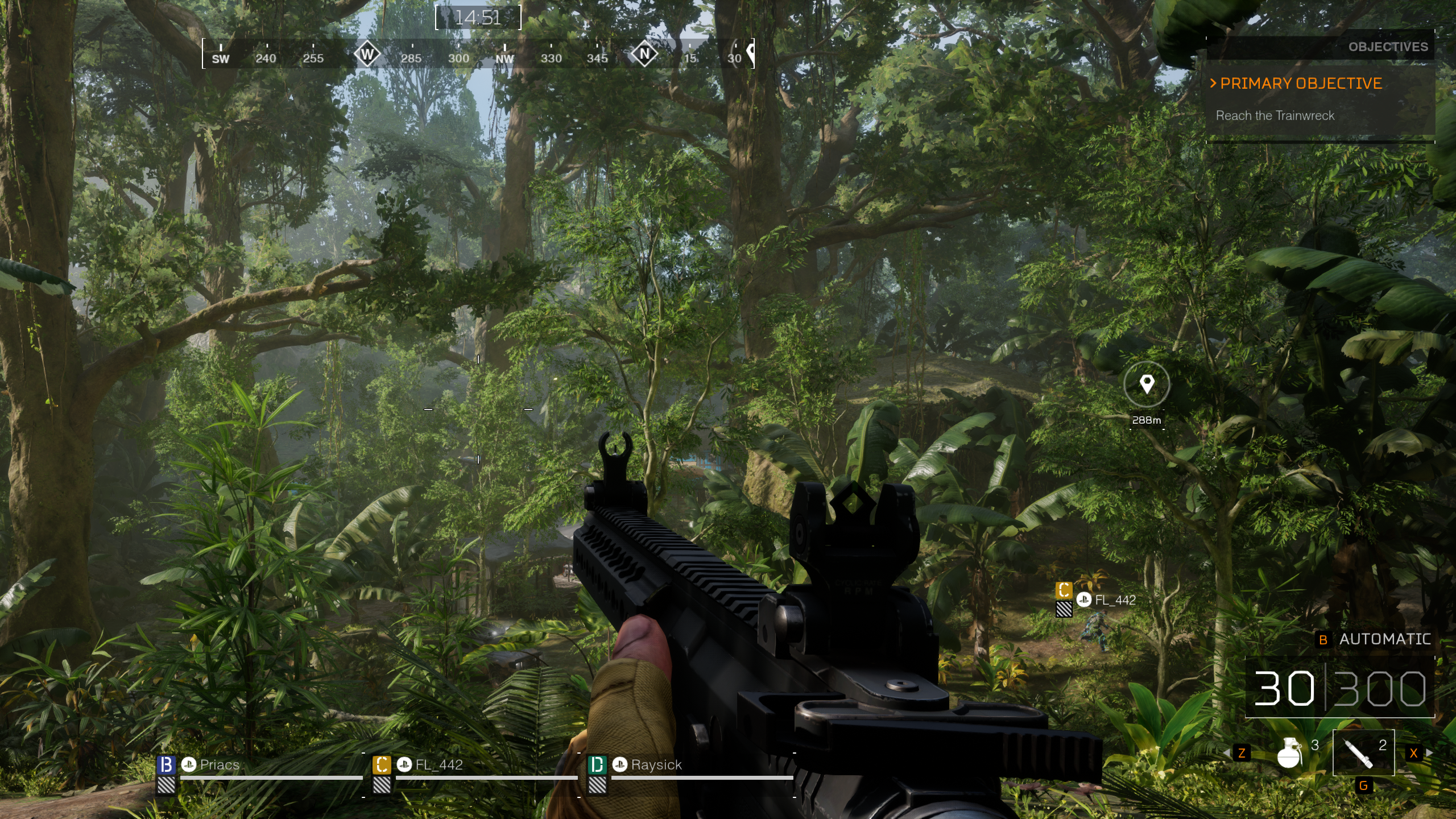Select squad member Priacs
This screenshot has height=819, width=1456.
[220, 765]
